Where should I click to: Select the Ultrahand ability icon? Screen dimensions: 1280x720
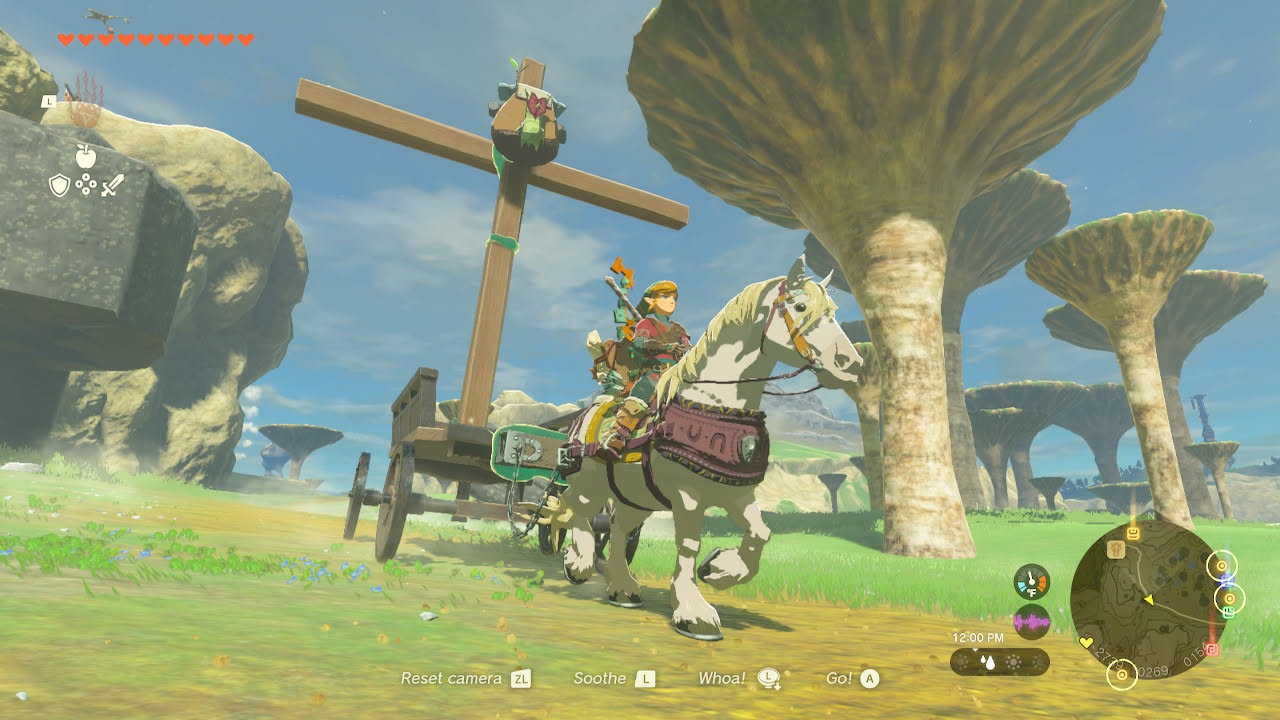coord(84,103)
